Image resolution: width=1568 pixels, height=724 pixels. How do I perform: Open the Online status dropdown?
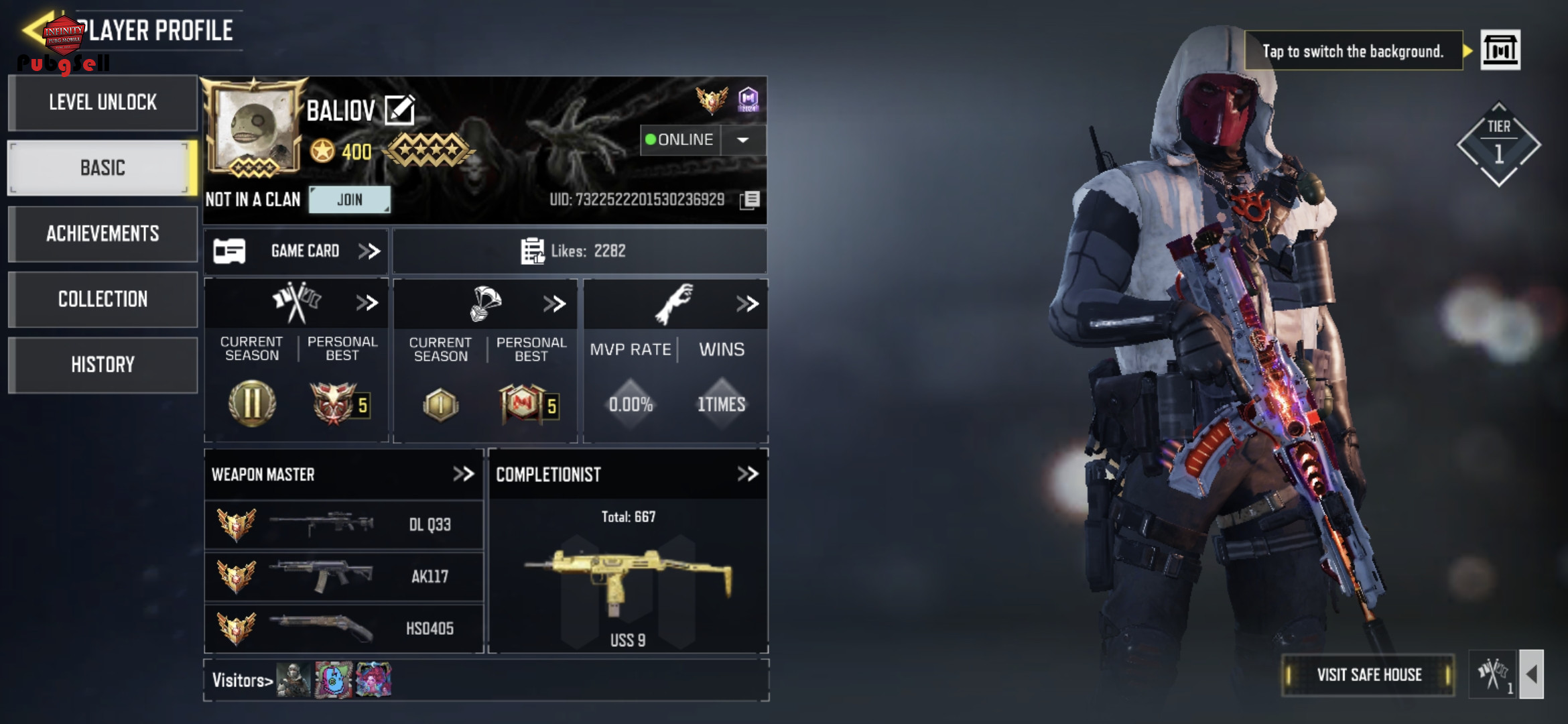tap(742, 140)
